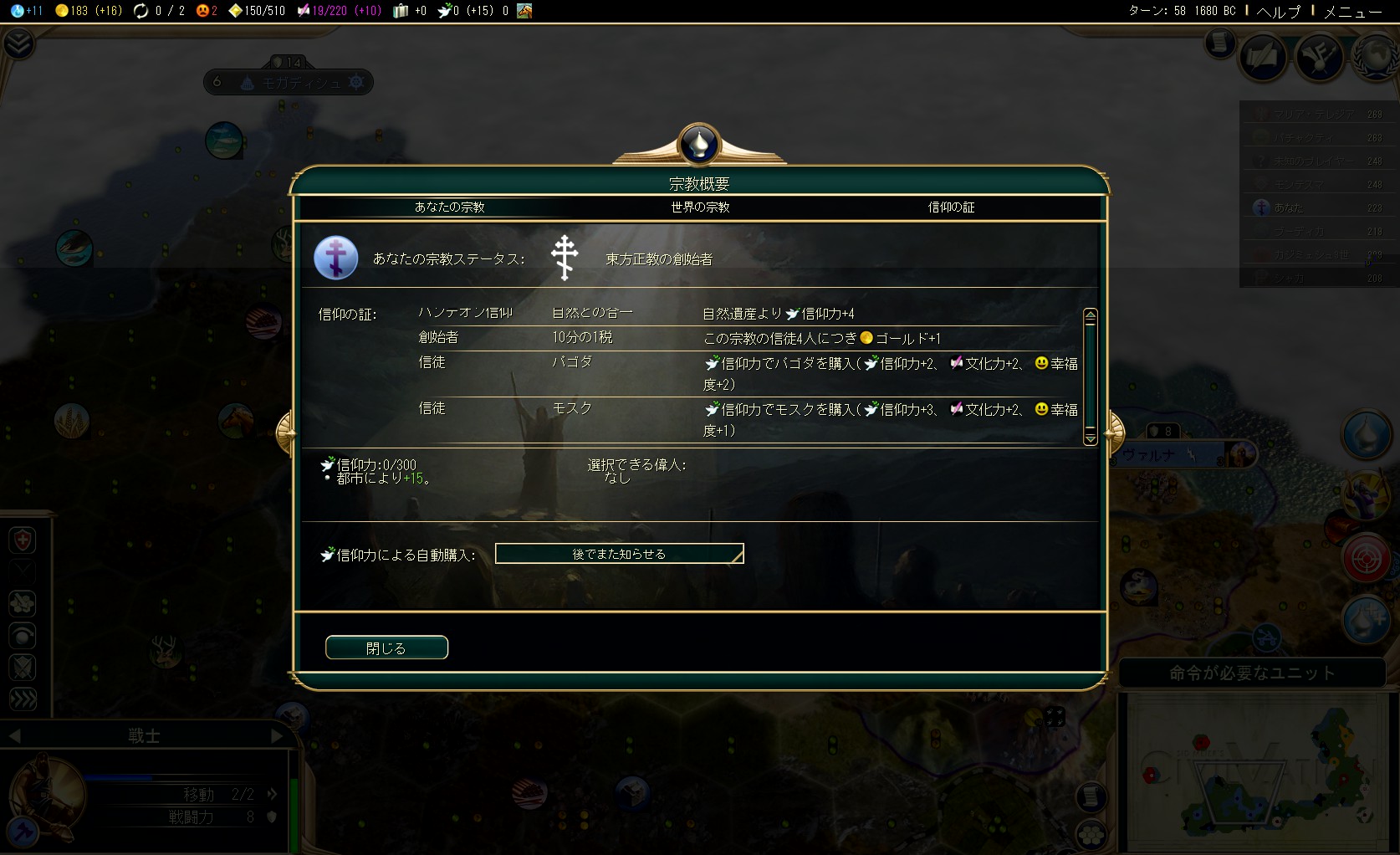Click the 命令が必要なユニット notification bar

(x=1252, y=673)
